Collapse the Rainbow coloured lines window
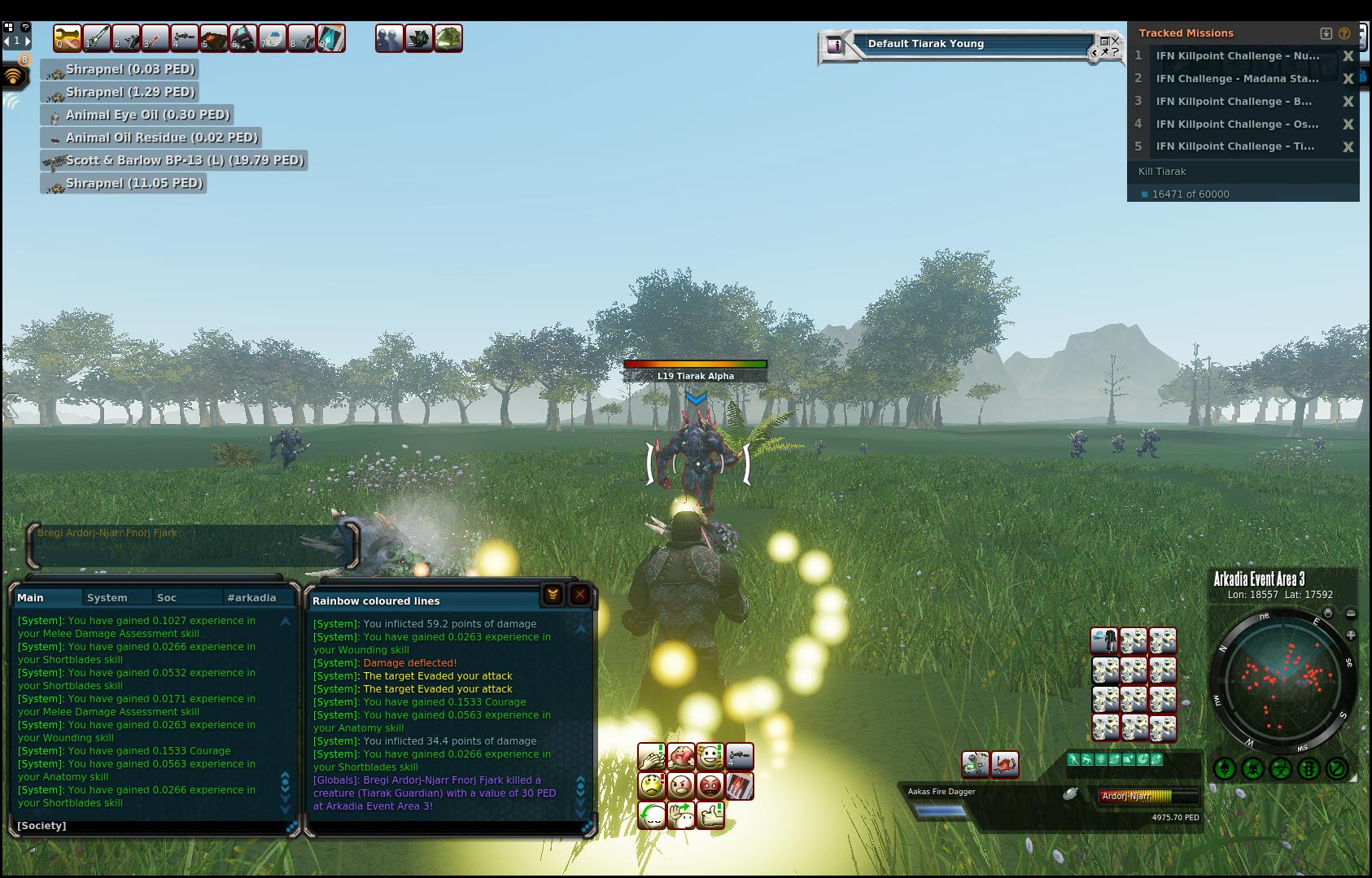This screenshot has width=1372, height=878. pos(553,596)
